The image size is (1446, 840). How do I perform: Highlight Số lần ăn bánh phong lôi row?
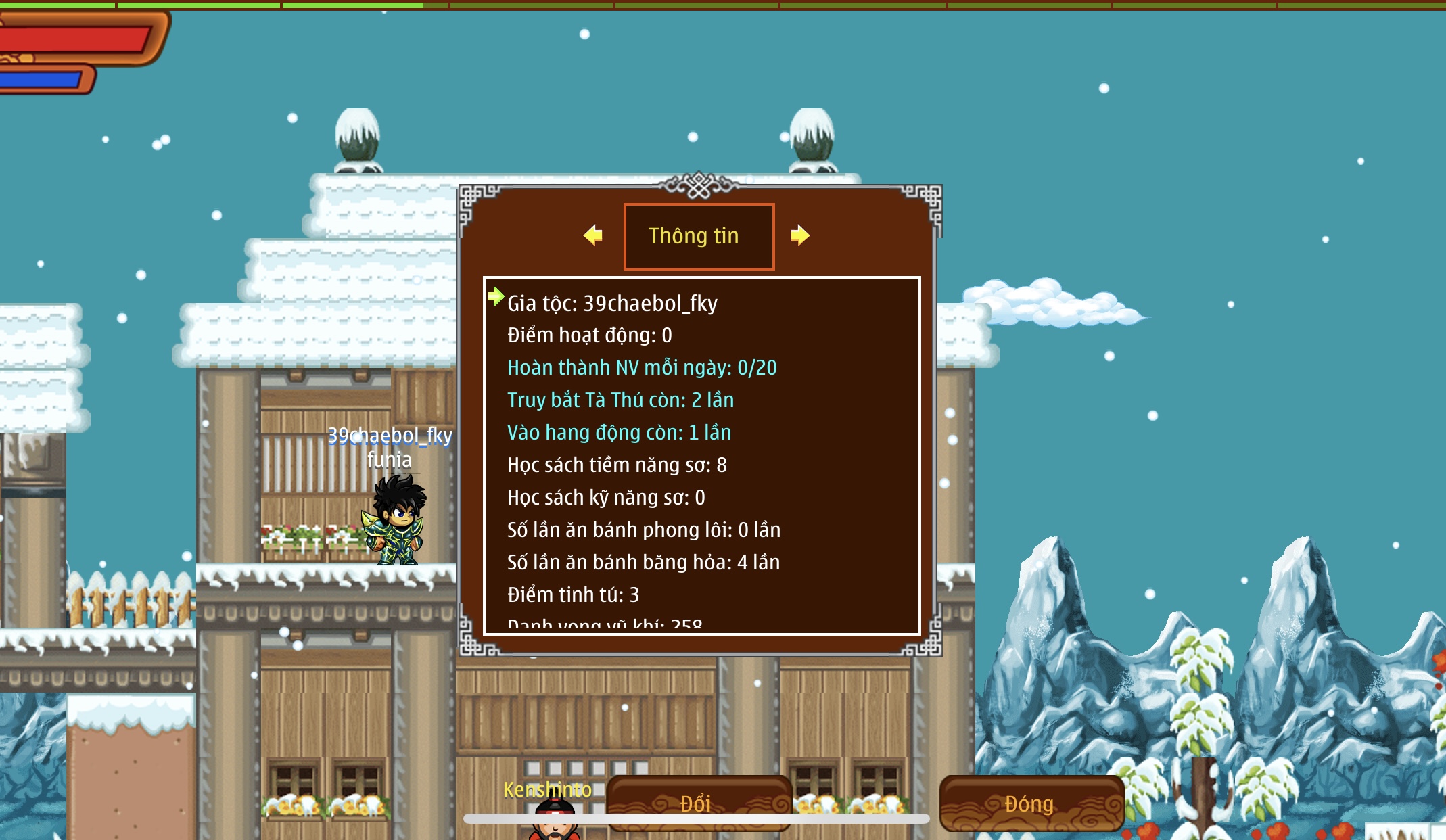[644, 530]
